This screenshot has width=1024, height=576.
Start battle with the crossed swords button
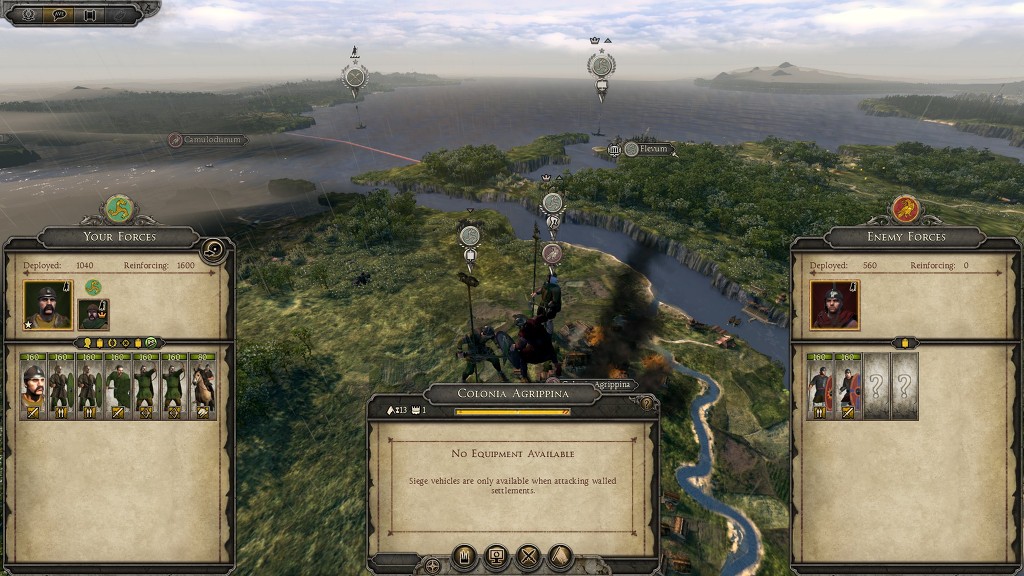click(528, 556)
